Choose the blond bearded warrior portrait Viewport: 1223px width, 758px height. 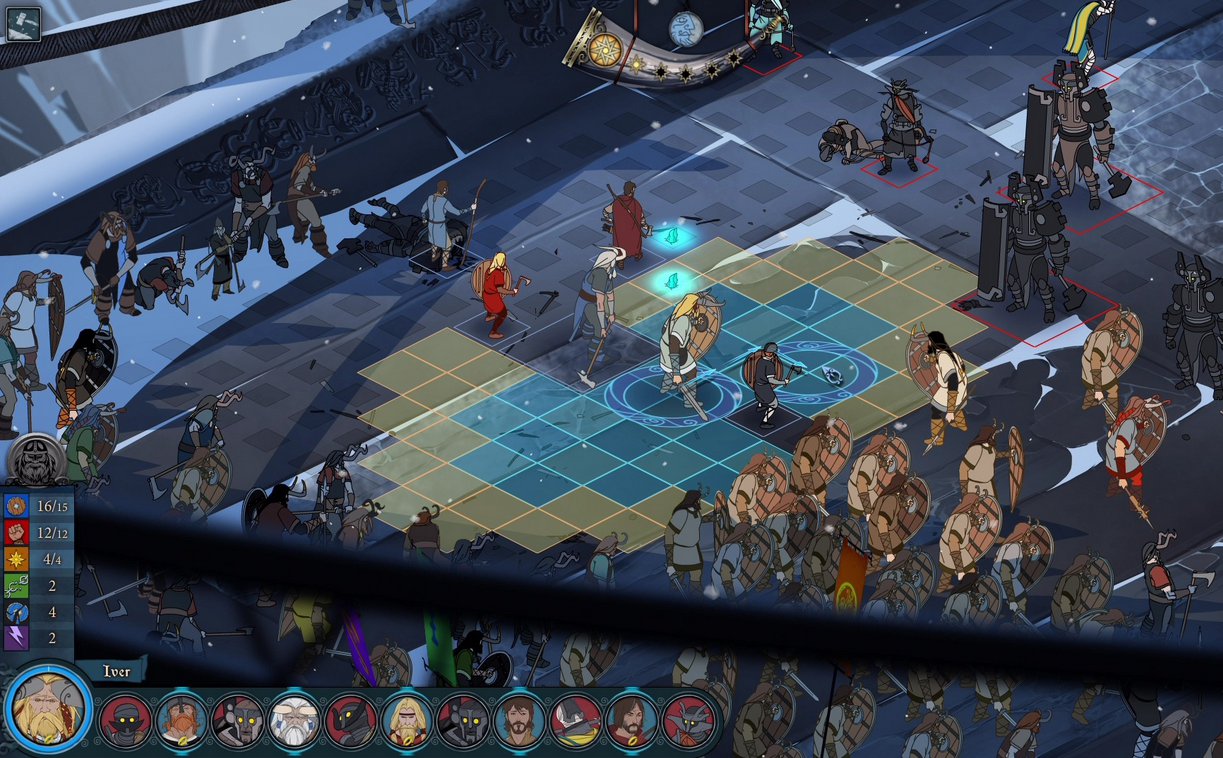click(x=407, y=721)
